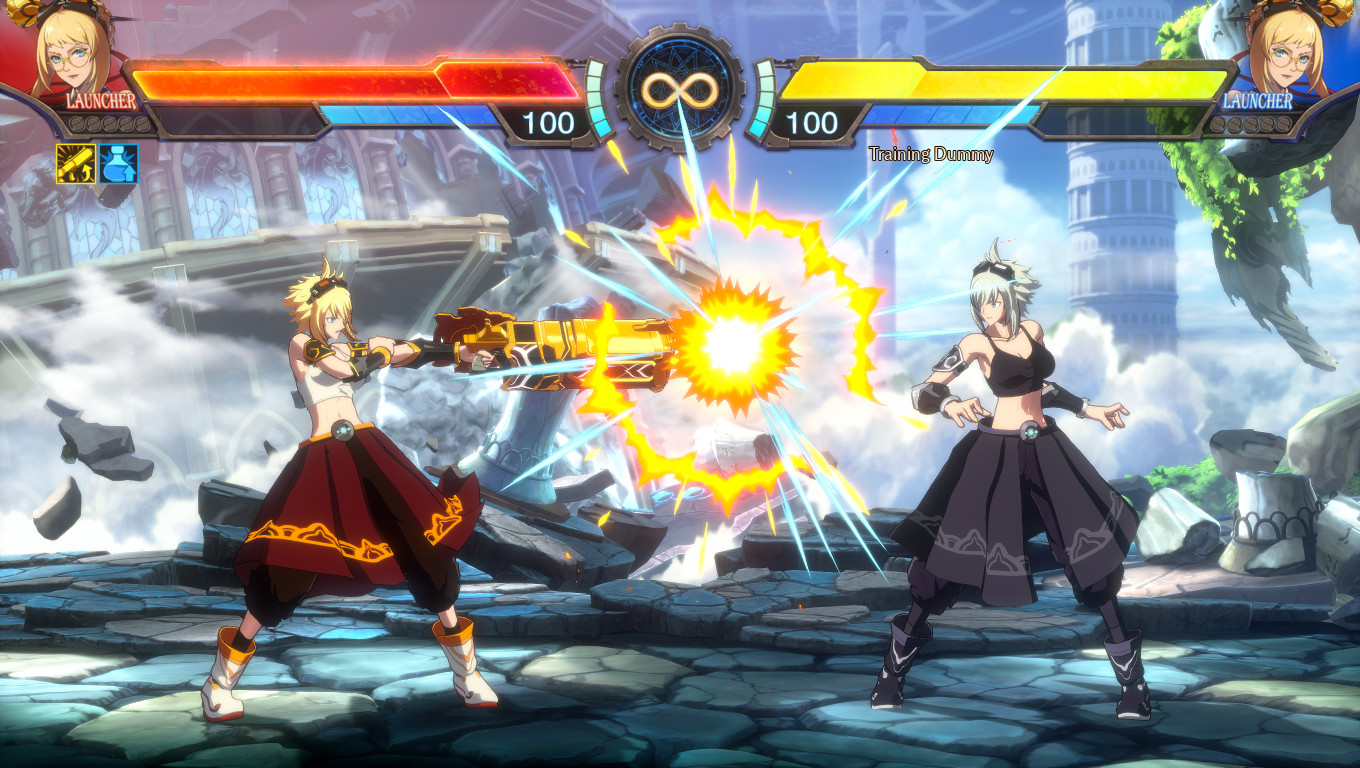The image size is (1360, 768).
Task: Toggle the first round pip under left portrait
Action: click(x=76, y=122)
